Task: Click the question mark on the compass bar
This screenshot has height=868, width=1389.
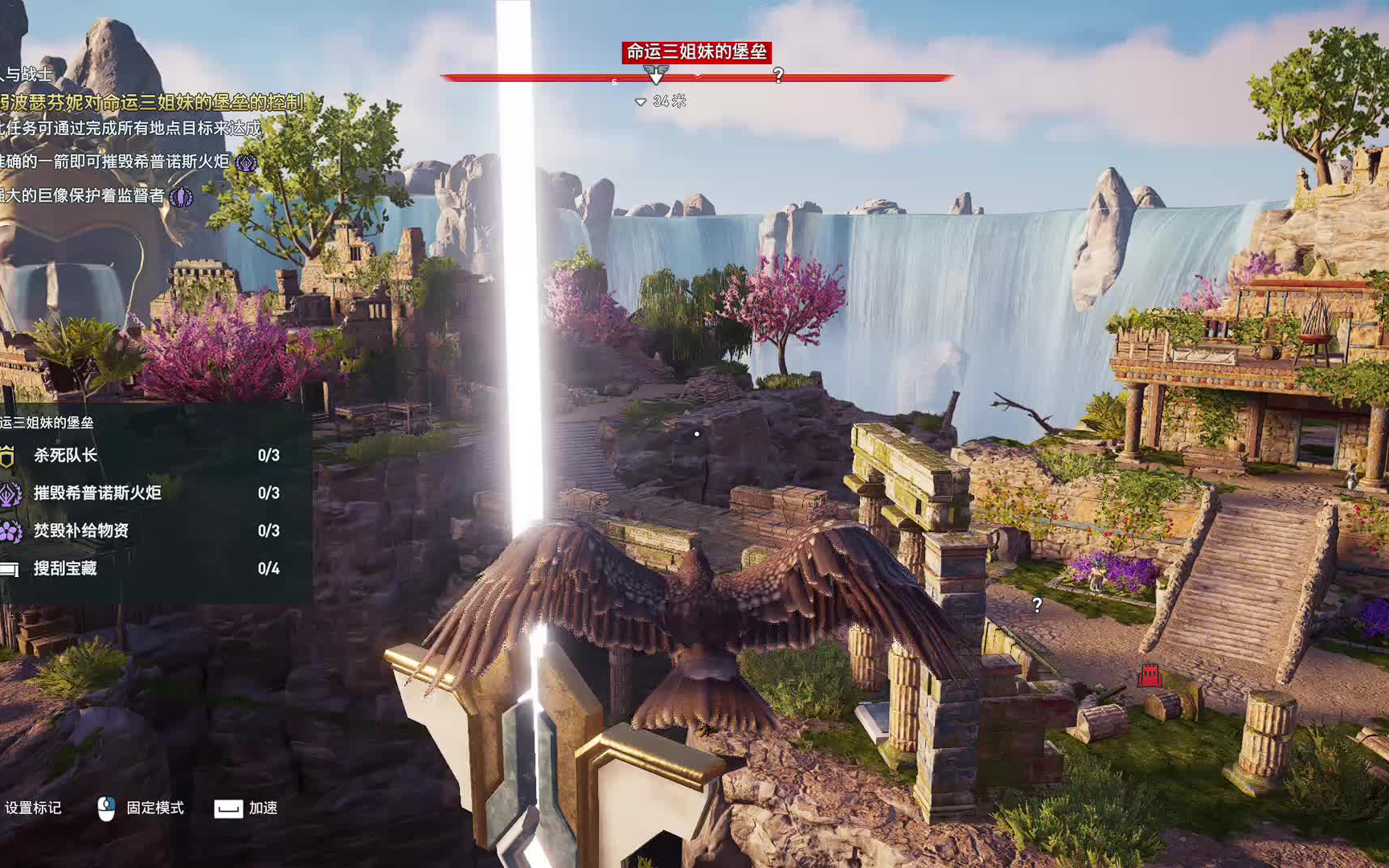Action: [778, 76]
